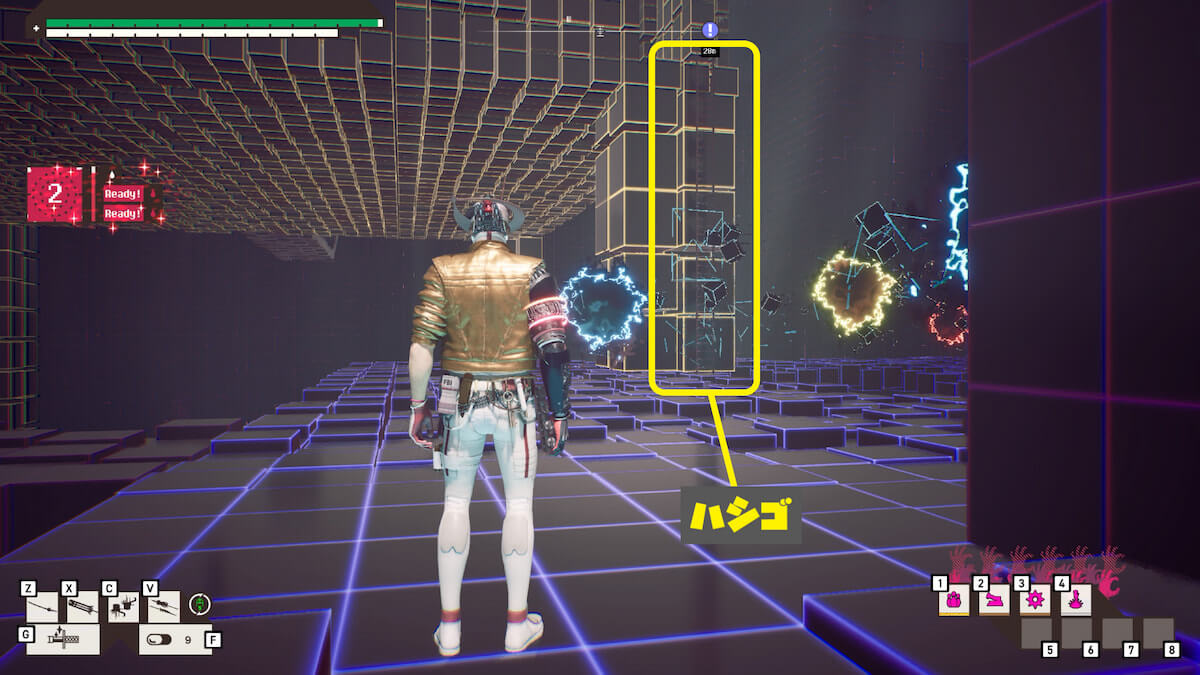Click the red level 2 badge

[x=55, y=194]
